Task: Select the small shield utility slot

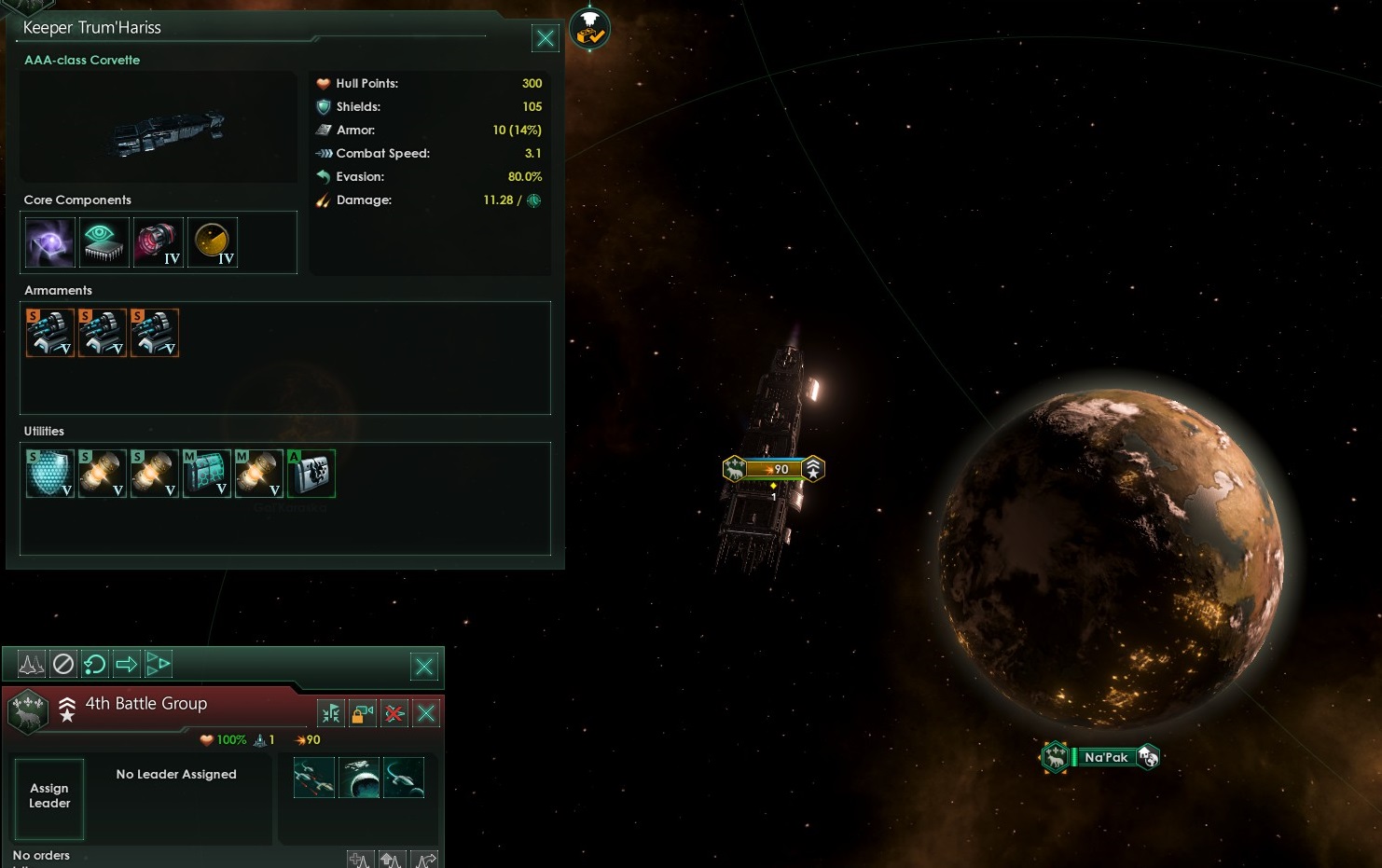Action: click(x=49, y=474)
